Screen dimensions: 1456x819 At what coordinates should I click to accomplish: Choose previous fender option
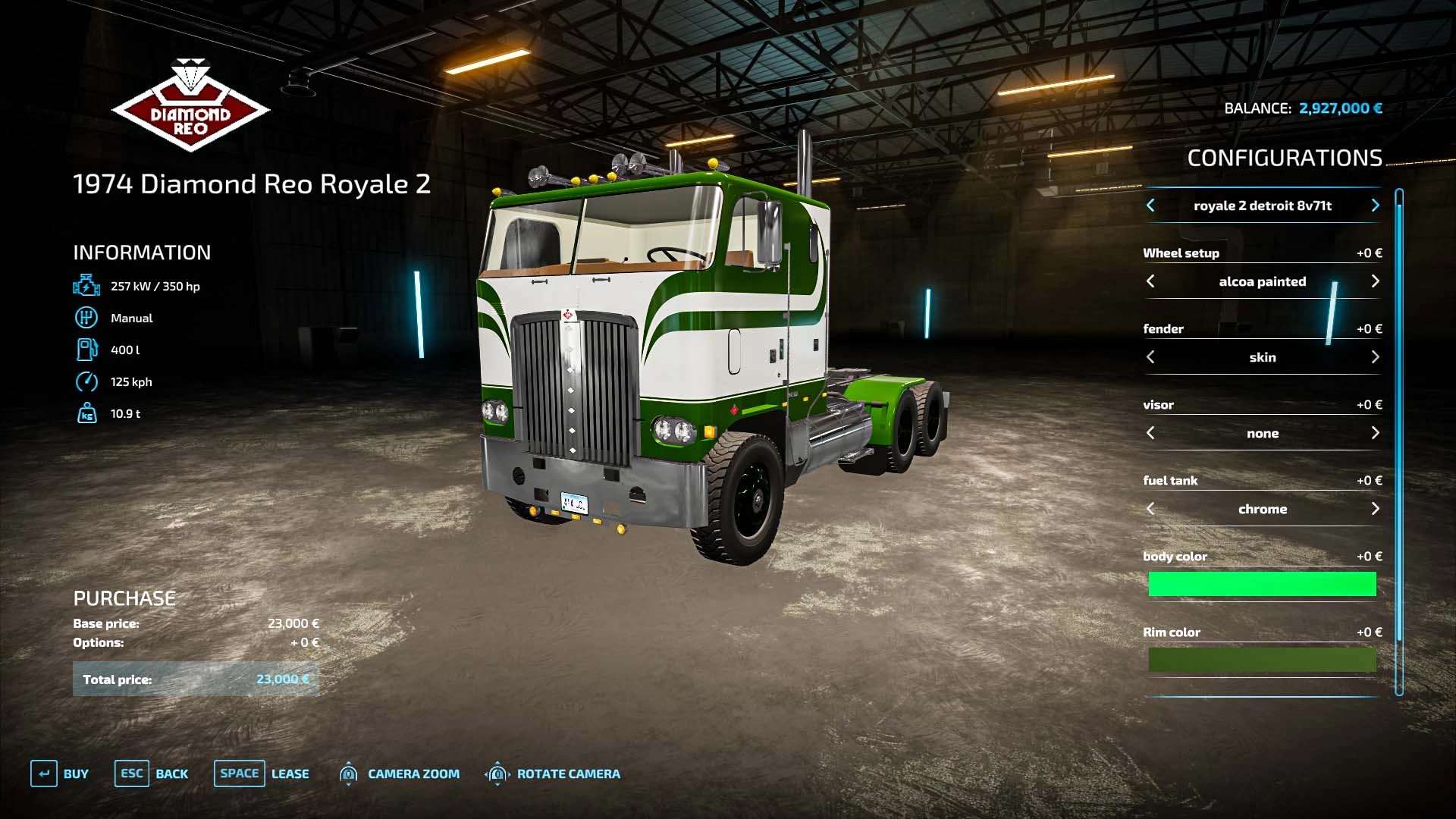tap(1150, 357)
